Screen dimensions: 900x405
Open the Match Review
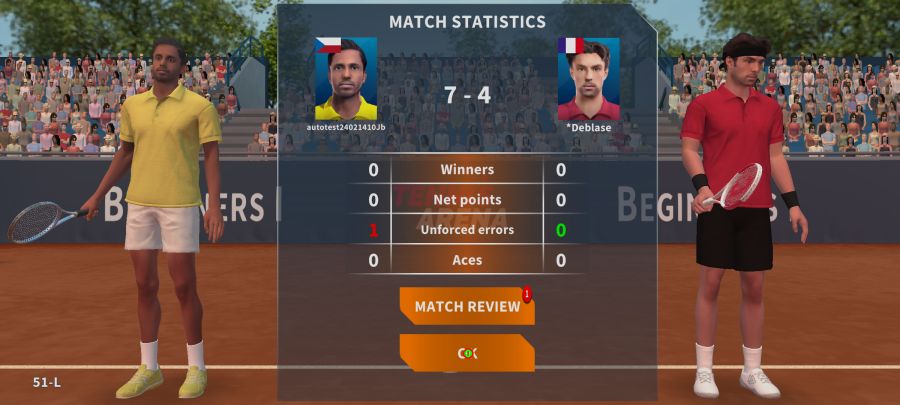click(x=467, y=306)
